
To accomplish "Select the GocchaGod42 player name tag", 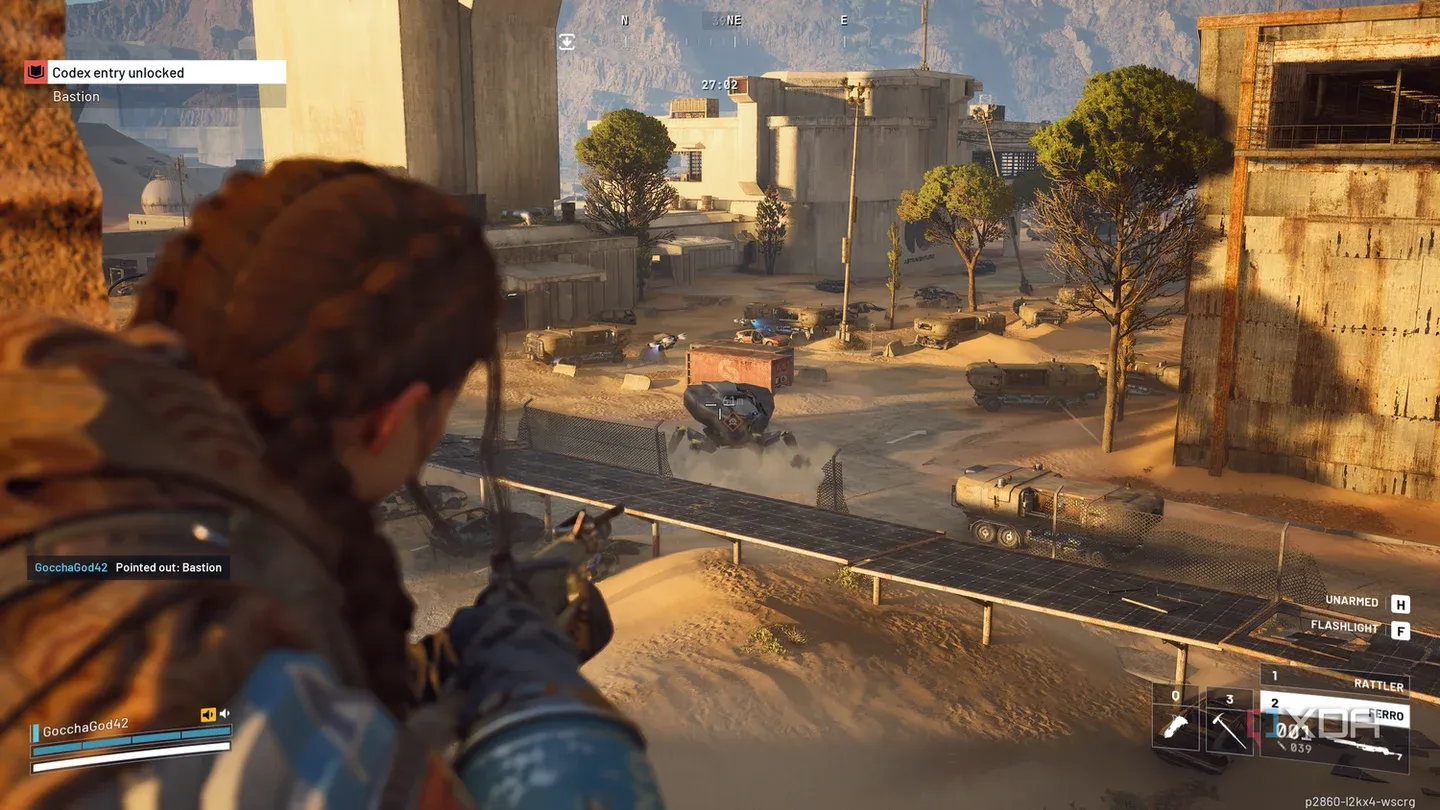I will pos(85,726).
